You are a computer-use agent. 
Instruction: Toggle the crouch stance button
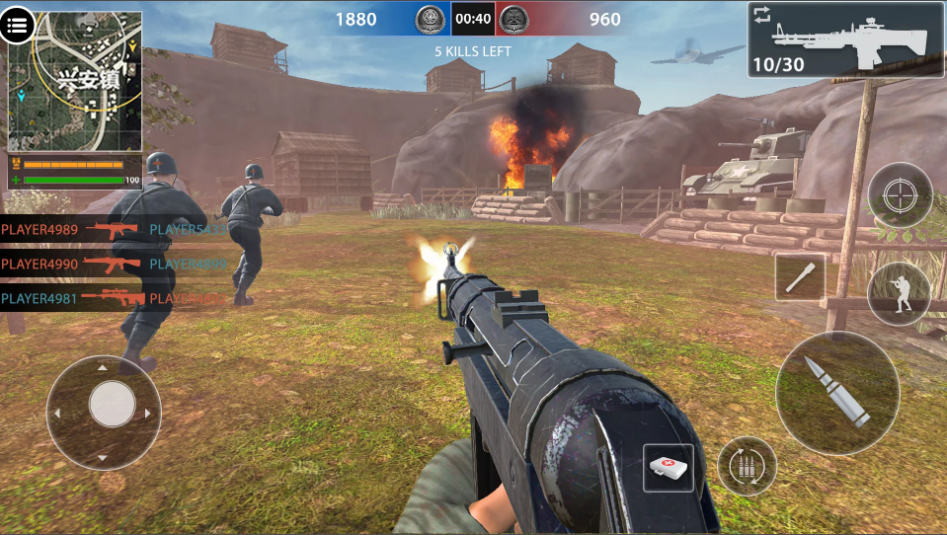pyautogui.click(x=898, y=293)
